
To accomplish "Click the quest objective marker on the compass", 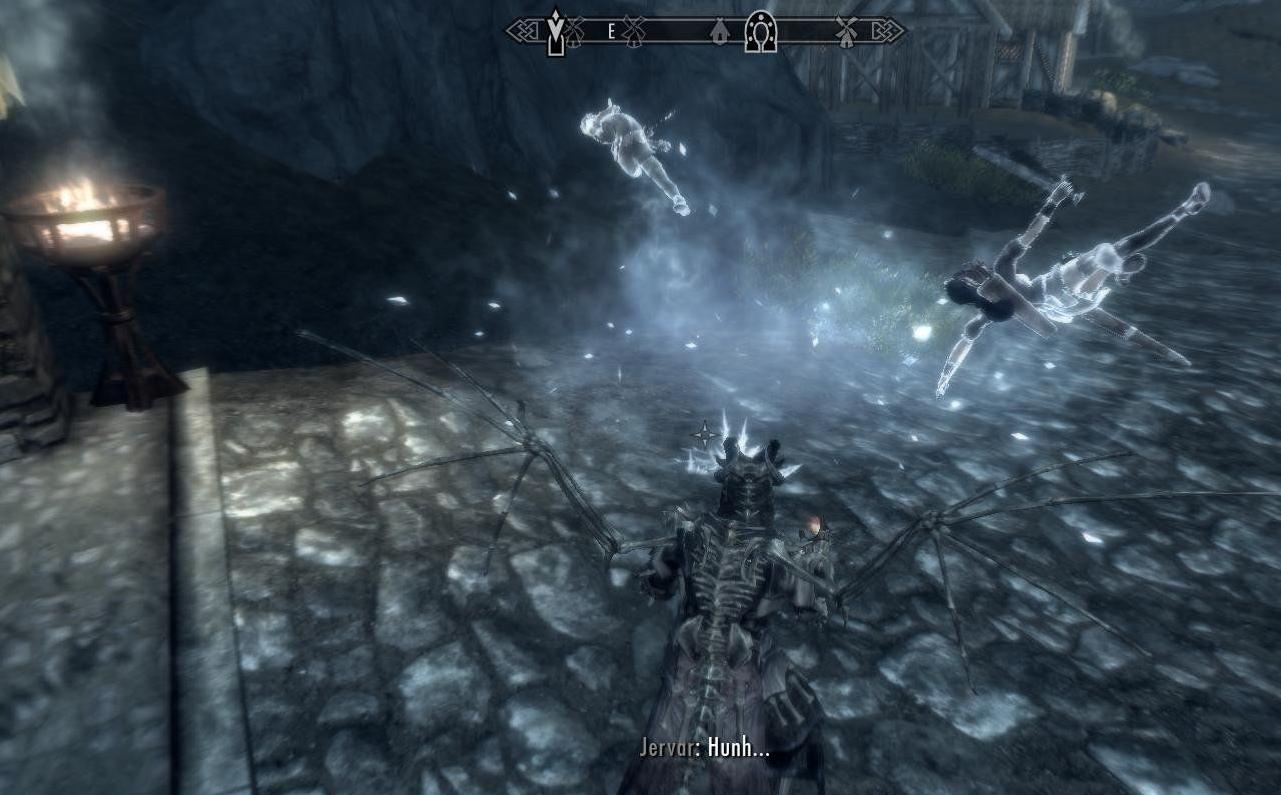I will pyautogui.click(x=555, y=33).
